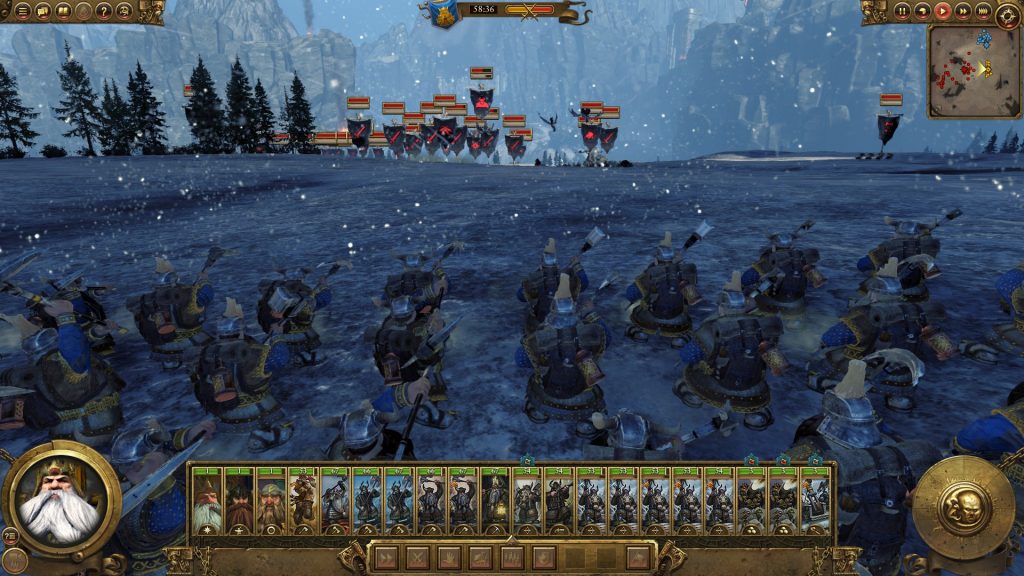Click the compass button beside the minimap
The height and width of the screenshot is (576, 1024).
click(1007, 14)
